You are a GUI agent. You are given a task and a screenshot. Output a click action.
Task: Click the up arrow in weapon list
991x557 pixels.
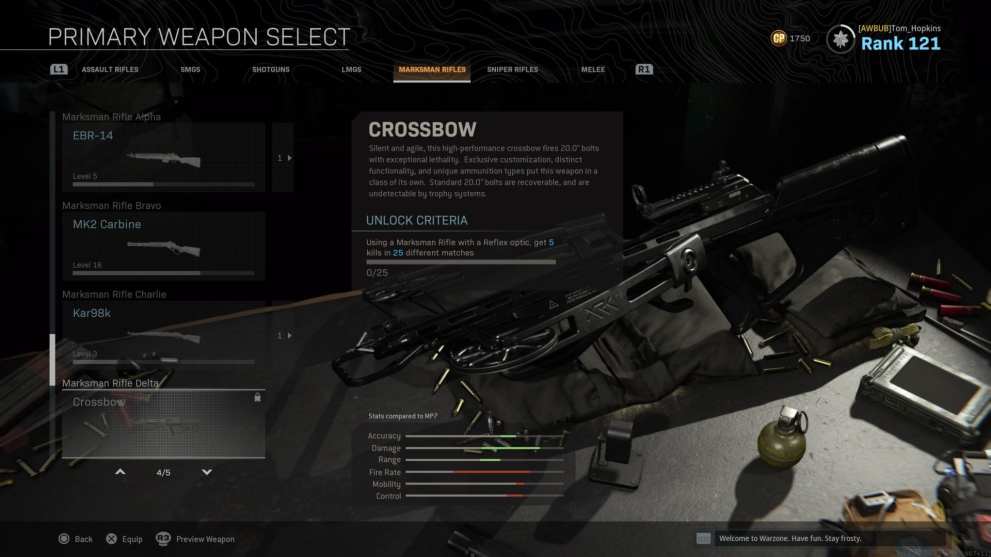[x=120, y=472]
